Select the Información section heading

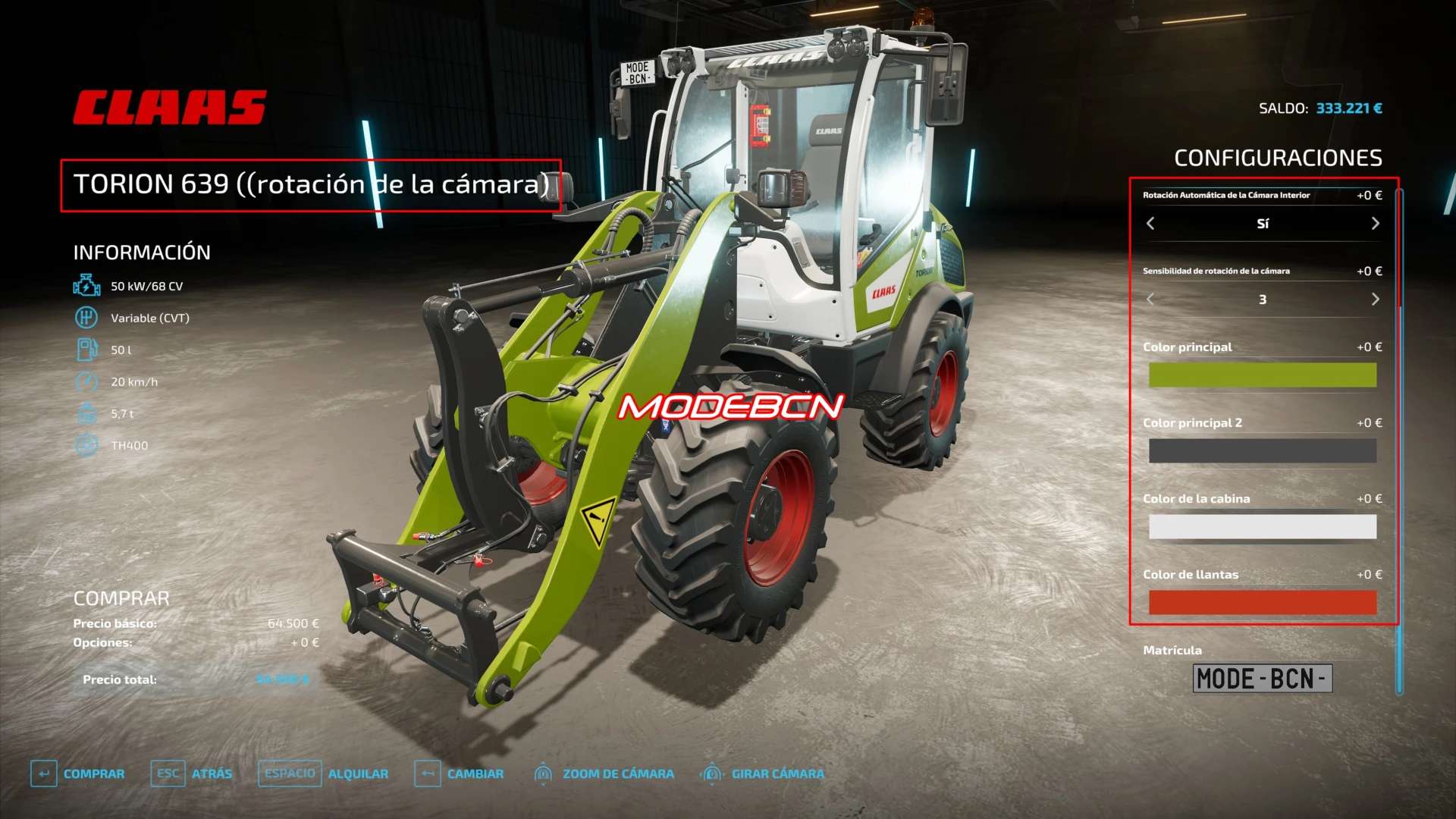(x=143, y=252)
